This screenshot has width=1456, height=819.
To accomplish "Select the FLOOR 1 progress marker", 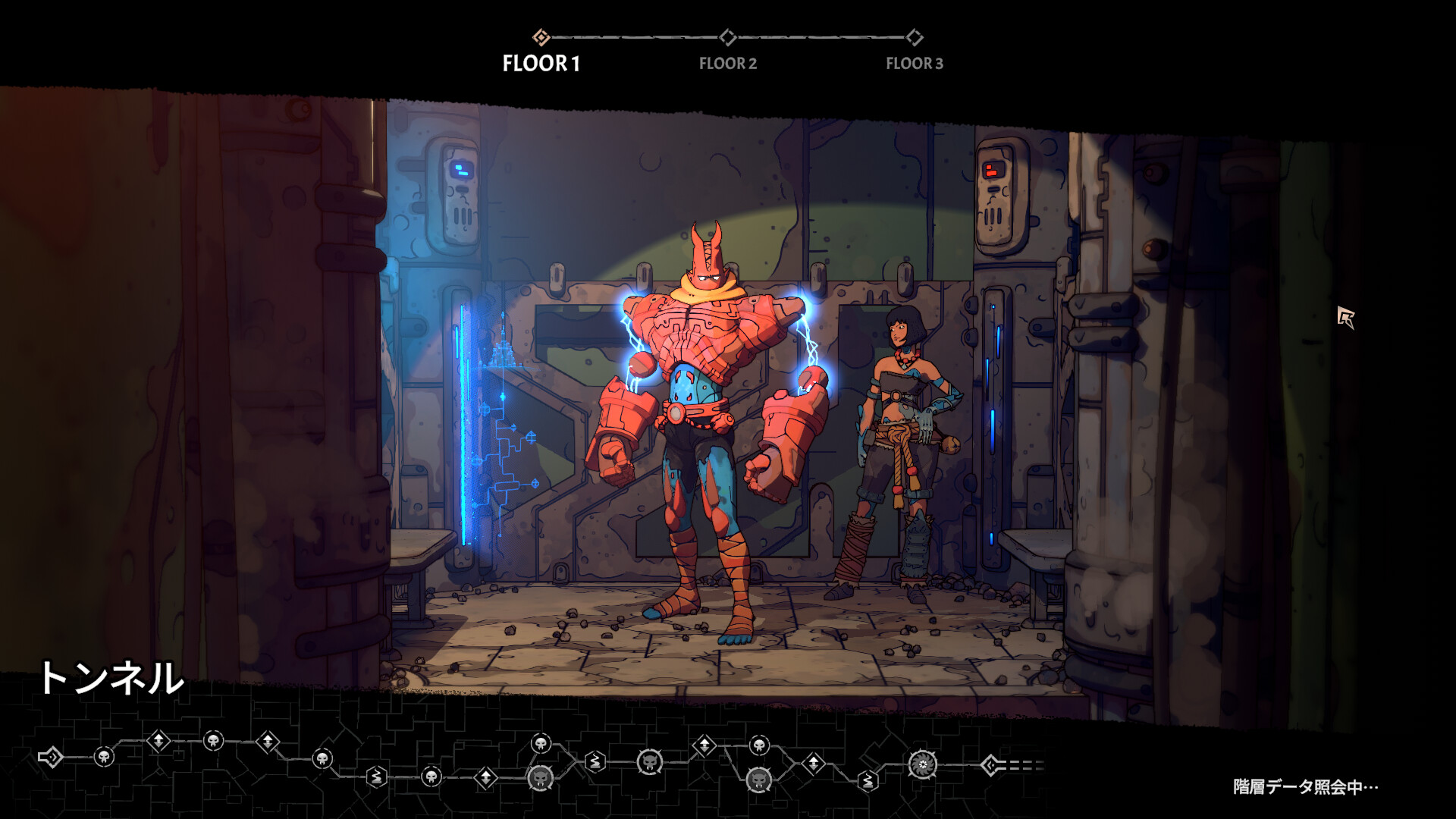I will coord(541,37).
